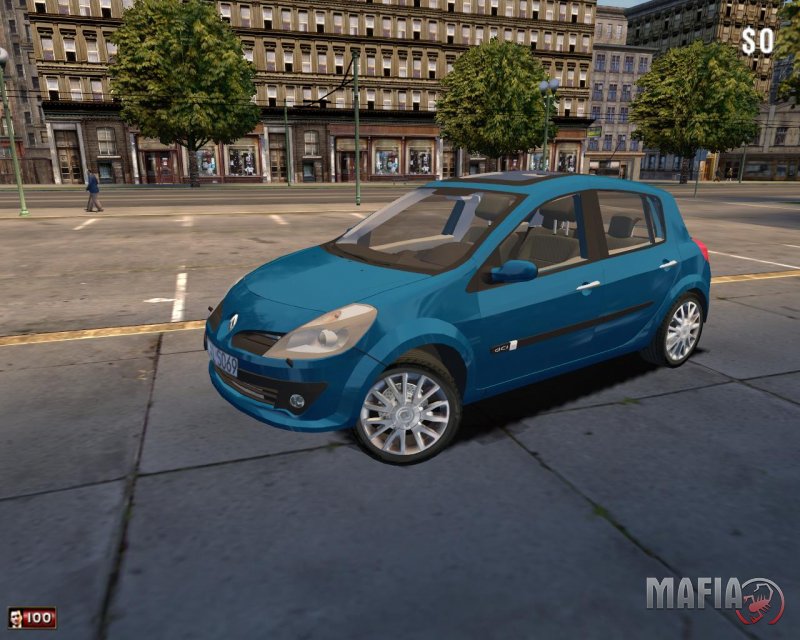Click the player portrait icon beside health
The height and width of the screenshot is (640, 800).
pos(15,618)
